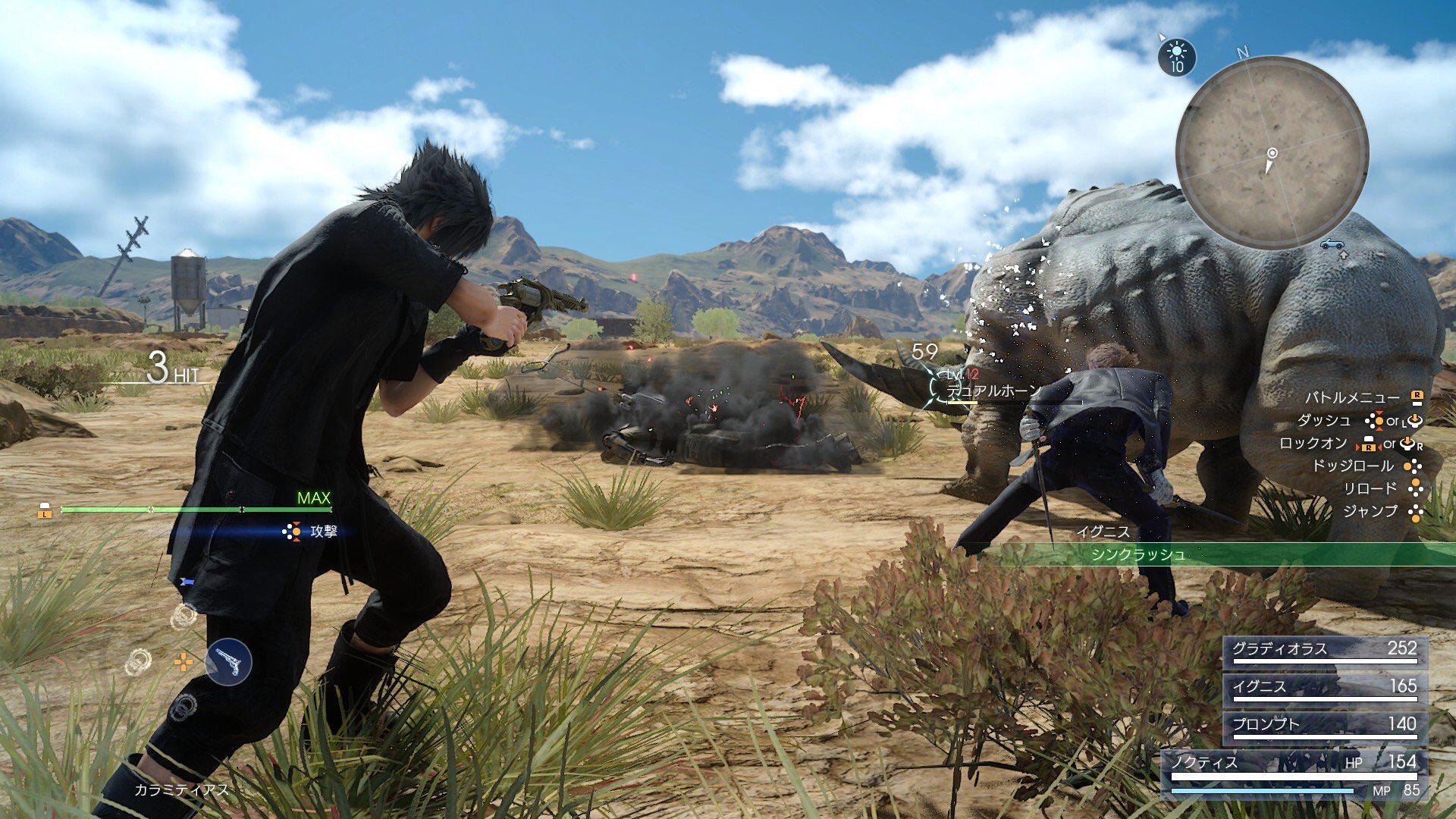Click the circular minimap compass
This screenshot has height=819, width=1456.
1272,152
